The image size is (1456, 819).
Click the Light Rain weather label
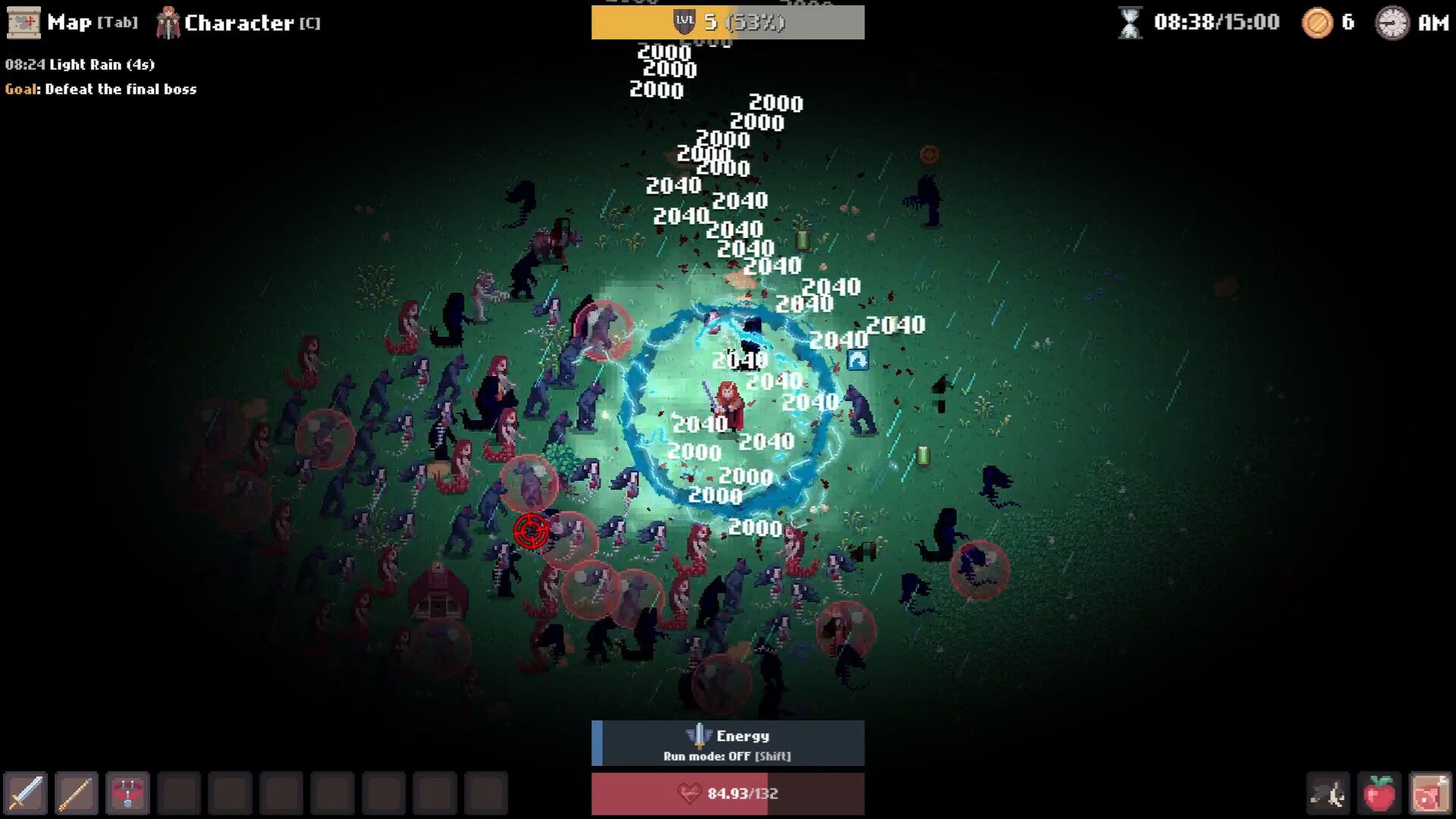79,64
